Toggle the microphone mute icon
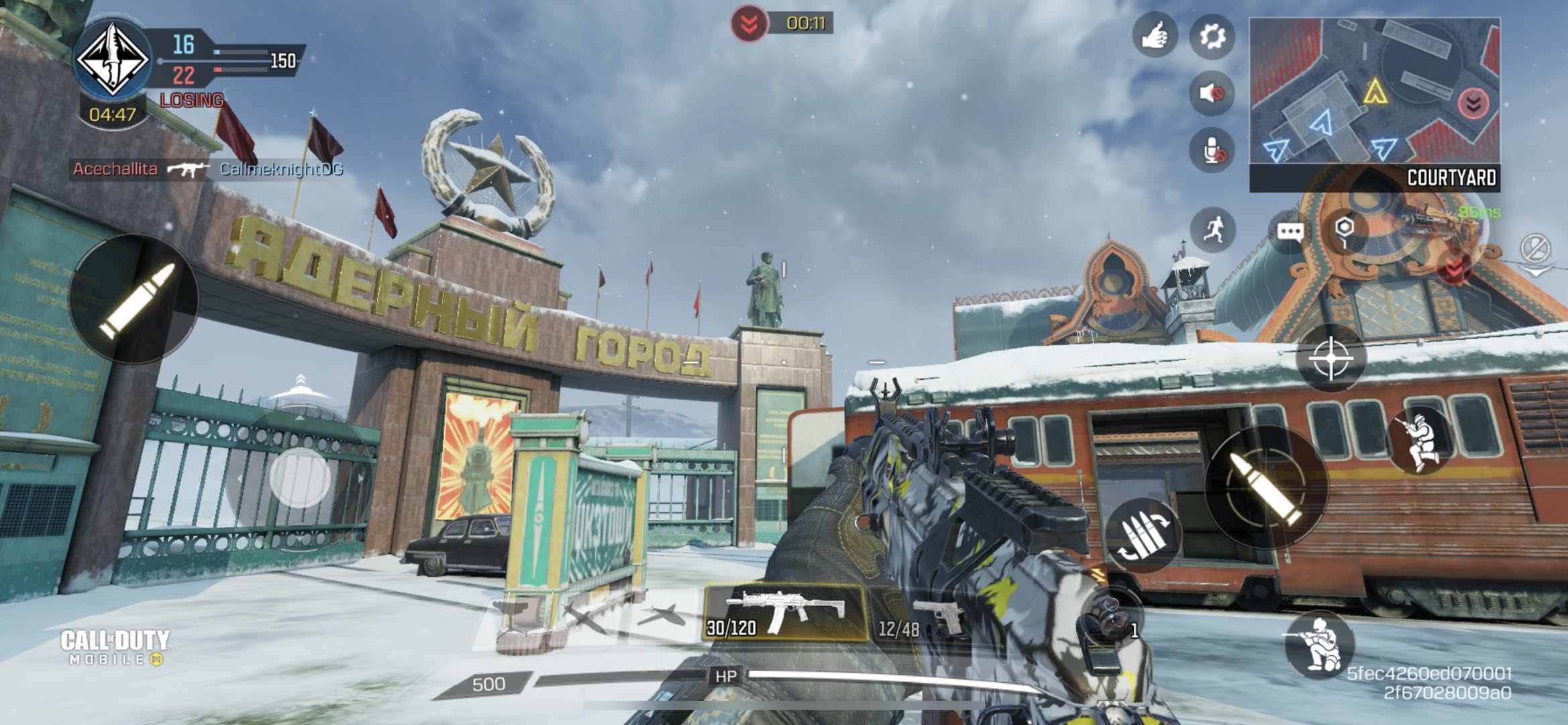This screenshot has height=725, width=1568. 1212,150
